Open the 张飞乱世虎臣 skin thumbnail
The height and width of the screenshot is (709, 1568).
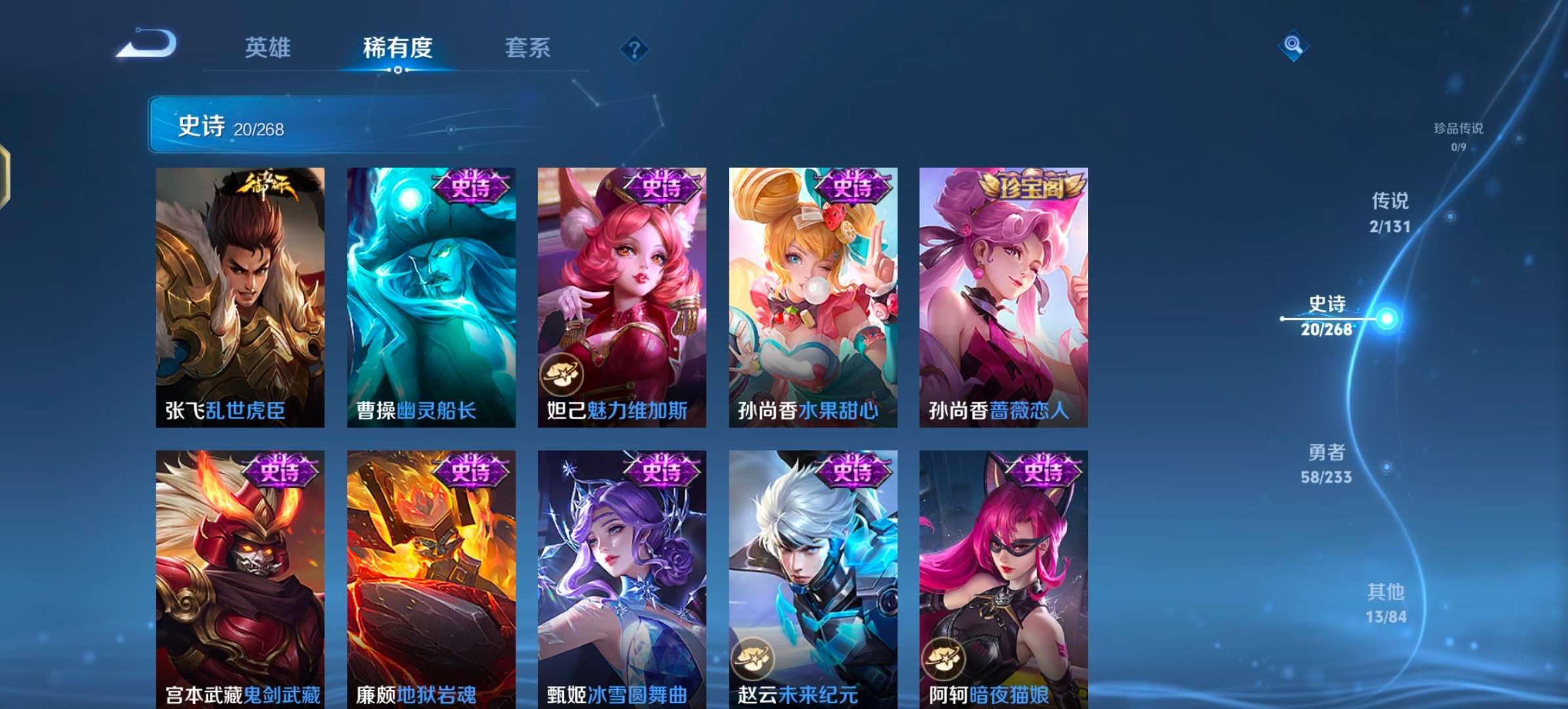tap(240, 295)
